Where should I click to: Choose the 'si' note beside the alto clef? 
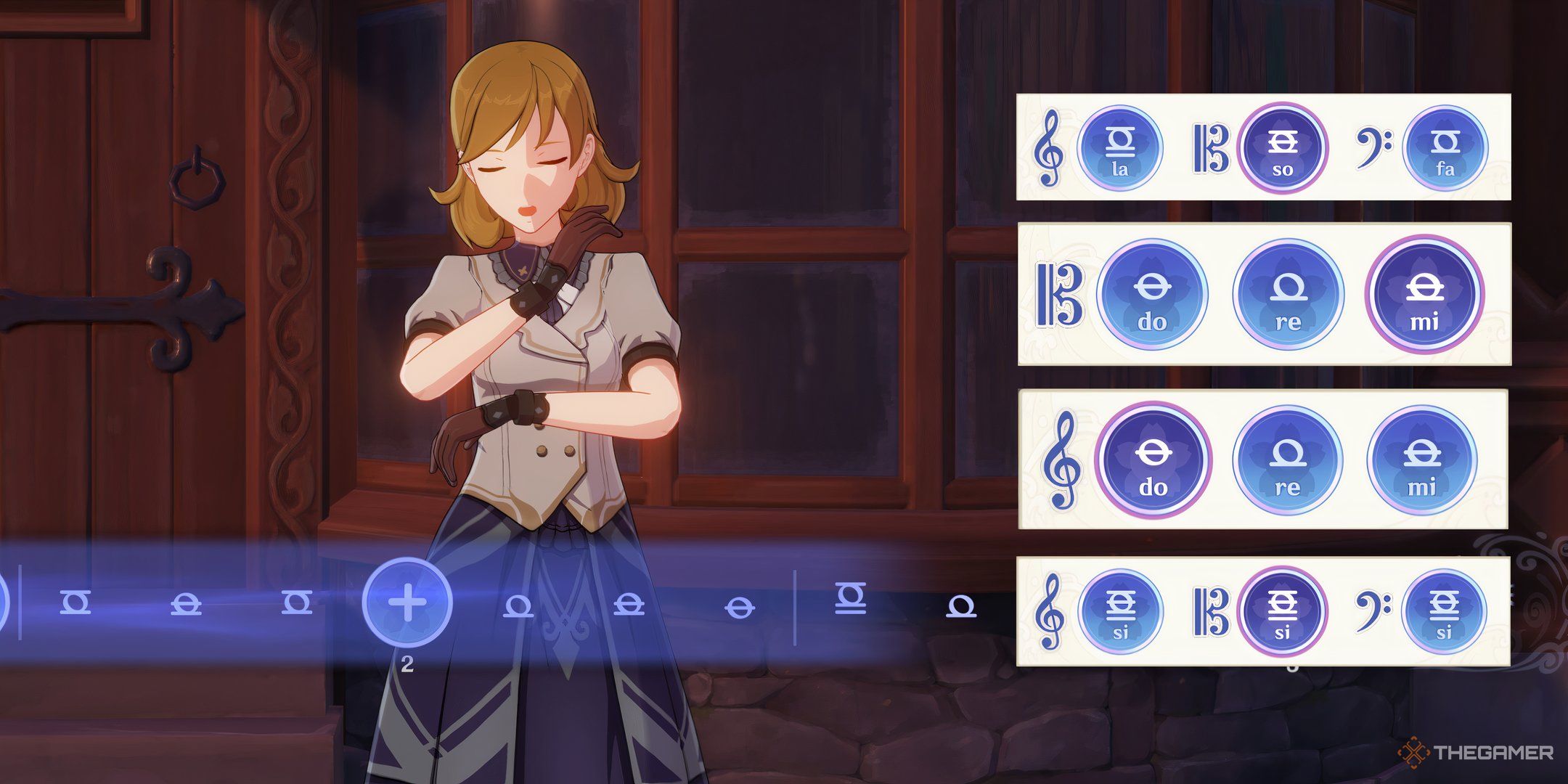(x=1282, y=611)
